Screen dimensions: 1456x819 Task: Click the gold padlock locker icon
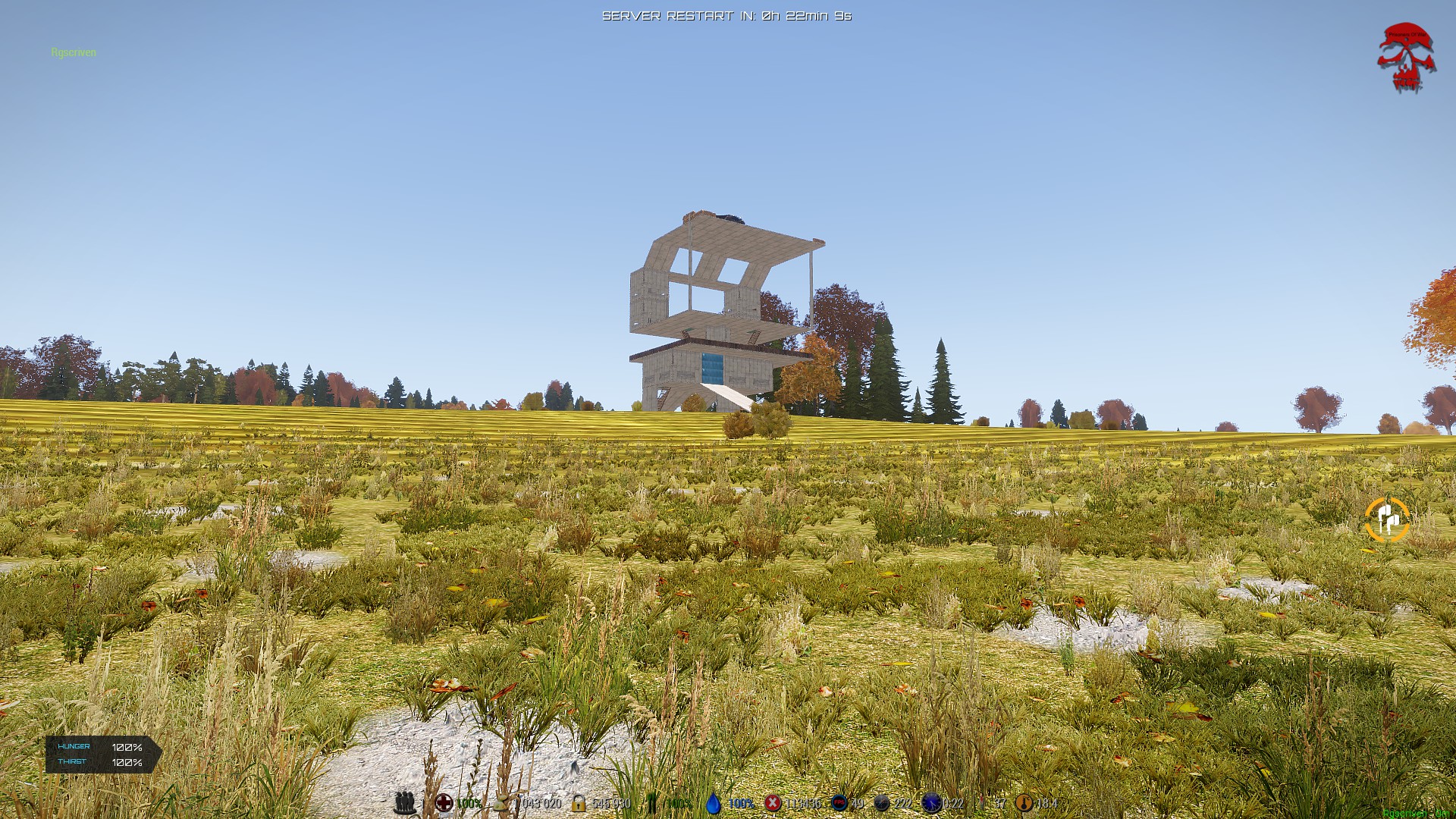(x=579, y=802)
